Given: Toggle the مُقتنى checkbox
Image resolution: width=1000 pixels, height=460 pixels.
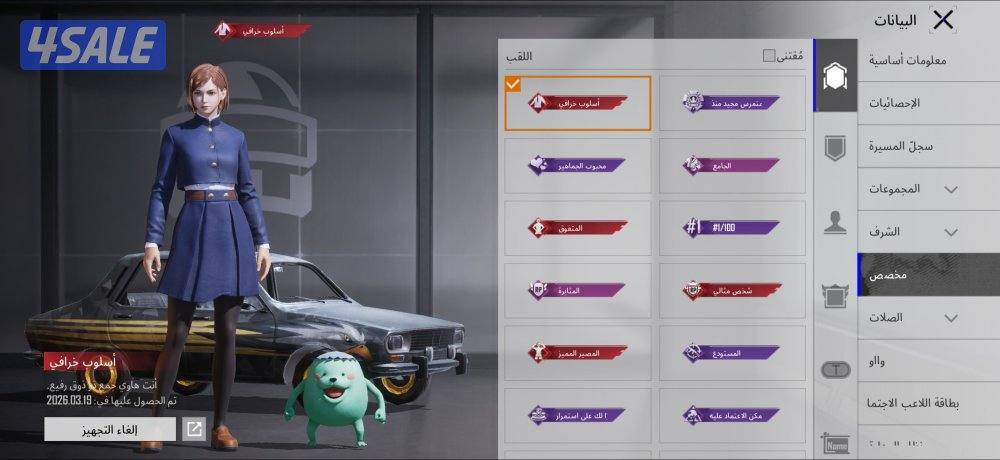Looking at the screenshot, I should pos(769,56).
